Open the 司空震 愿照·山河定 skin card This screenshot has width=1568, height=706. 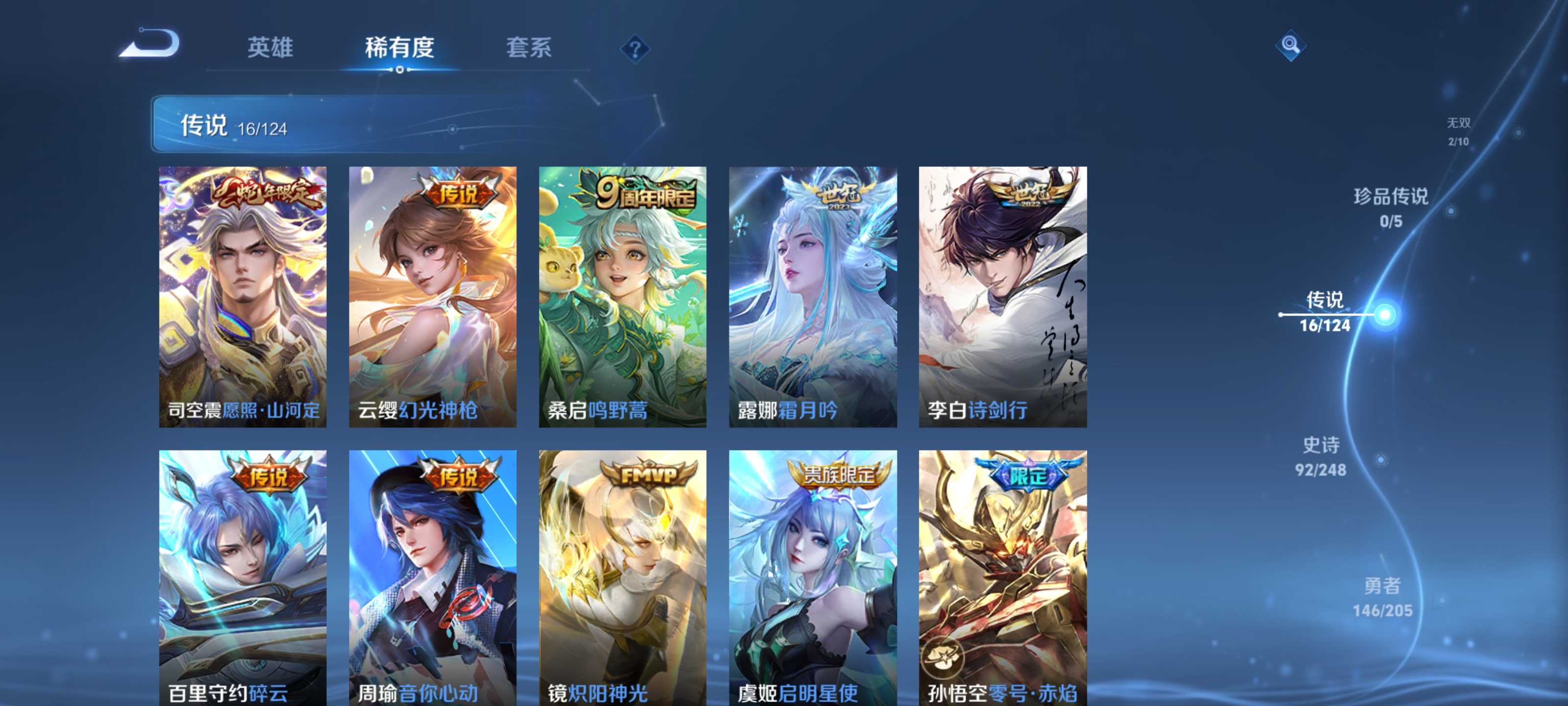click(243, 297)
